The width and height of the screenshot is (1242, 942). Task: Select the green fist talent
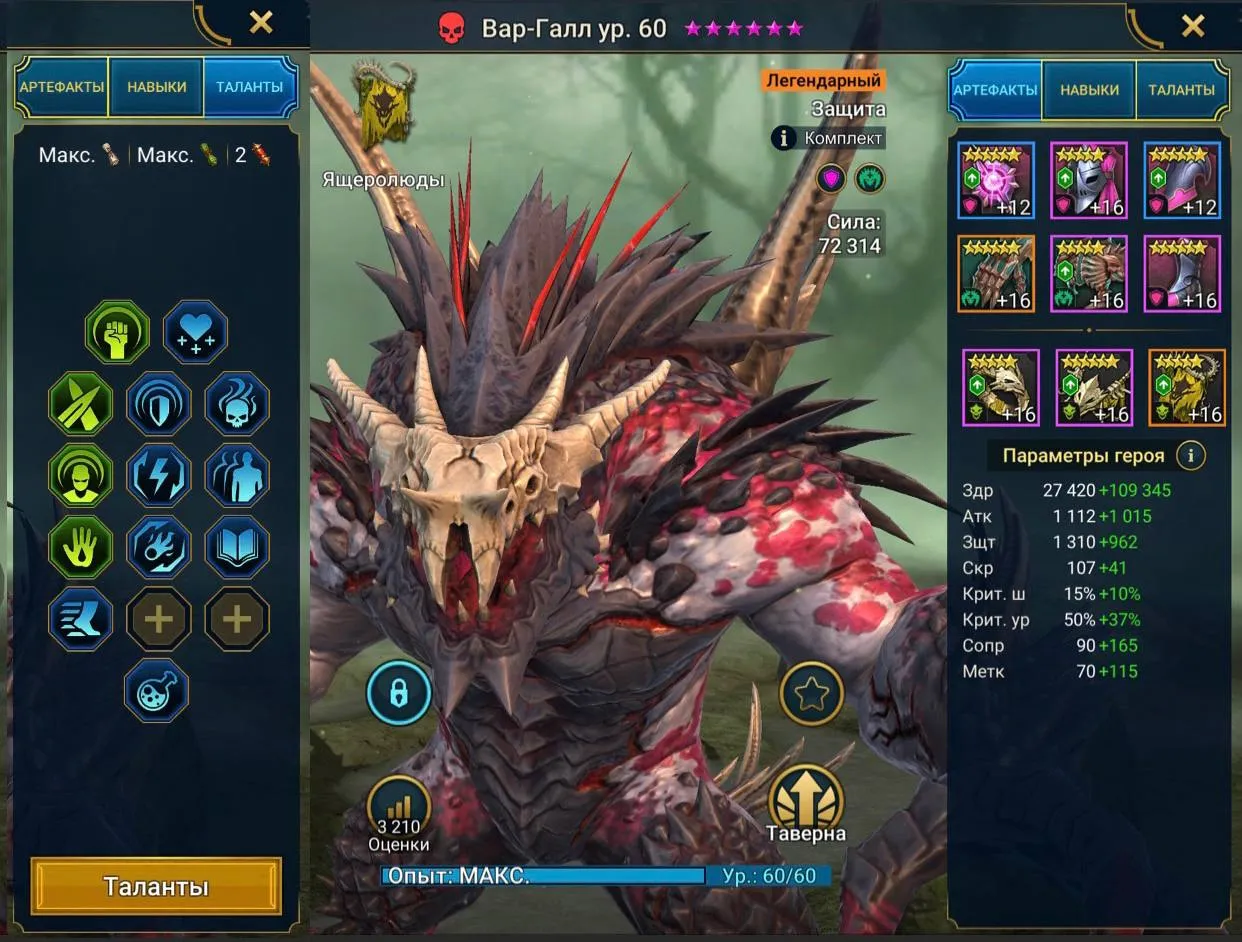click(117, 333)
